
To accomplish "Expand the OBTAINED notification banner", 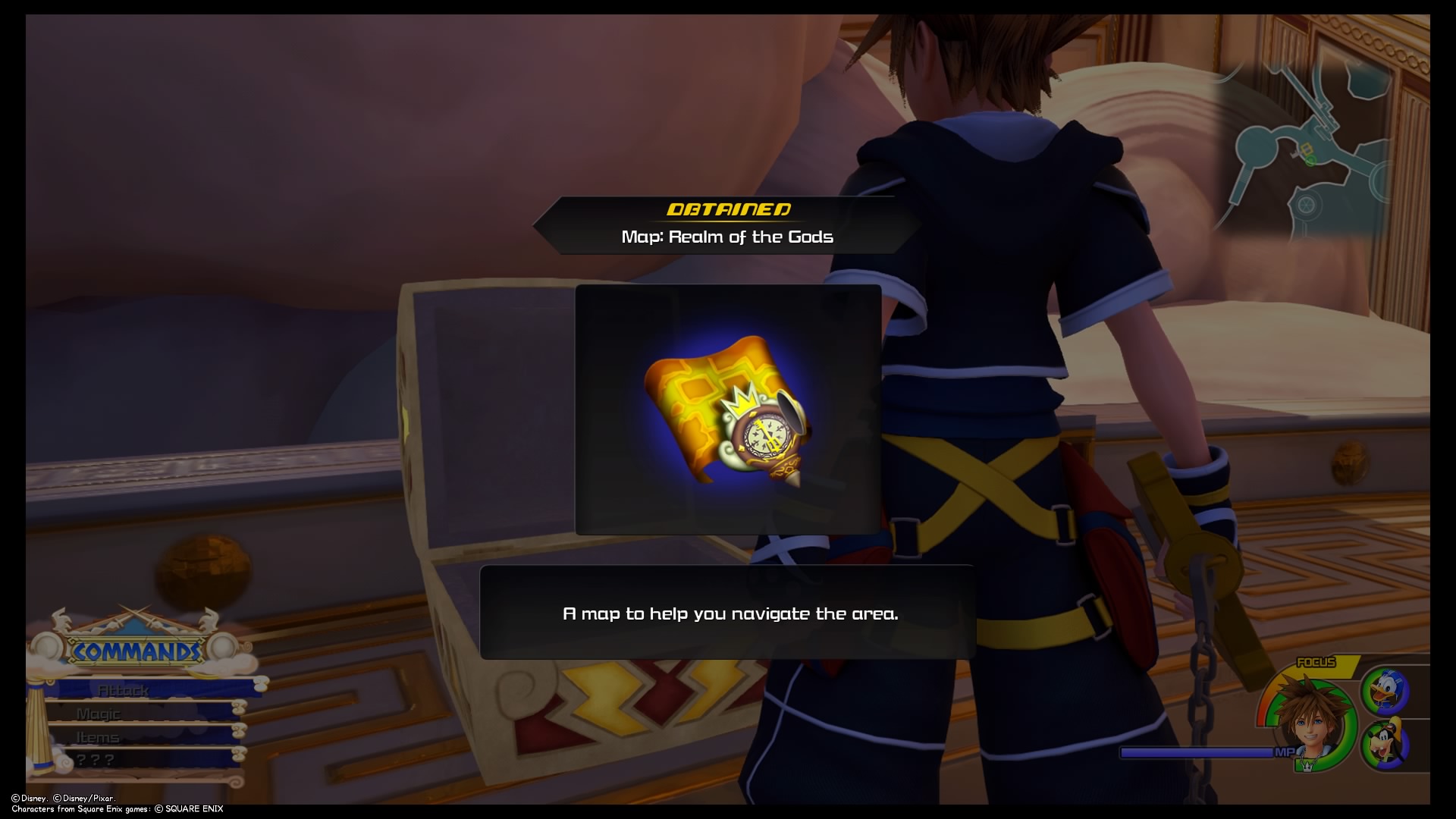I will click(726, 211).
